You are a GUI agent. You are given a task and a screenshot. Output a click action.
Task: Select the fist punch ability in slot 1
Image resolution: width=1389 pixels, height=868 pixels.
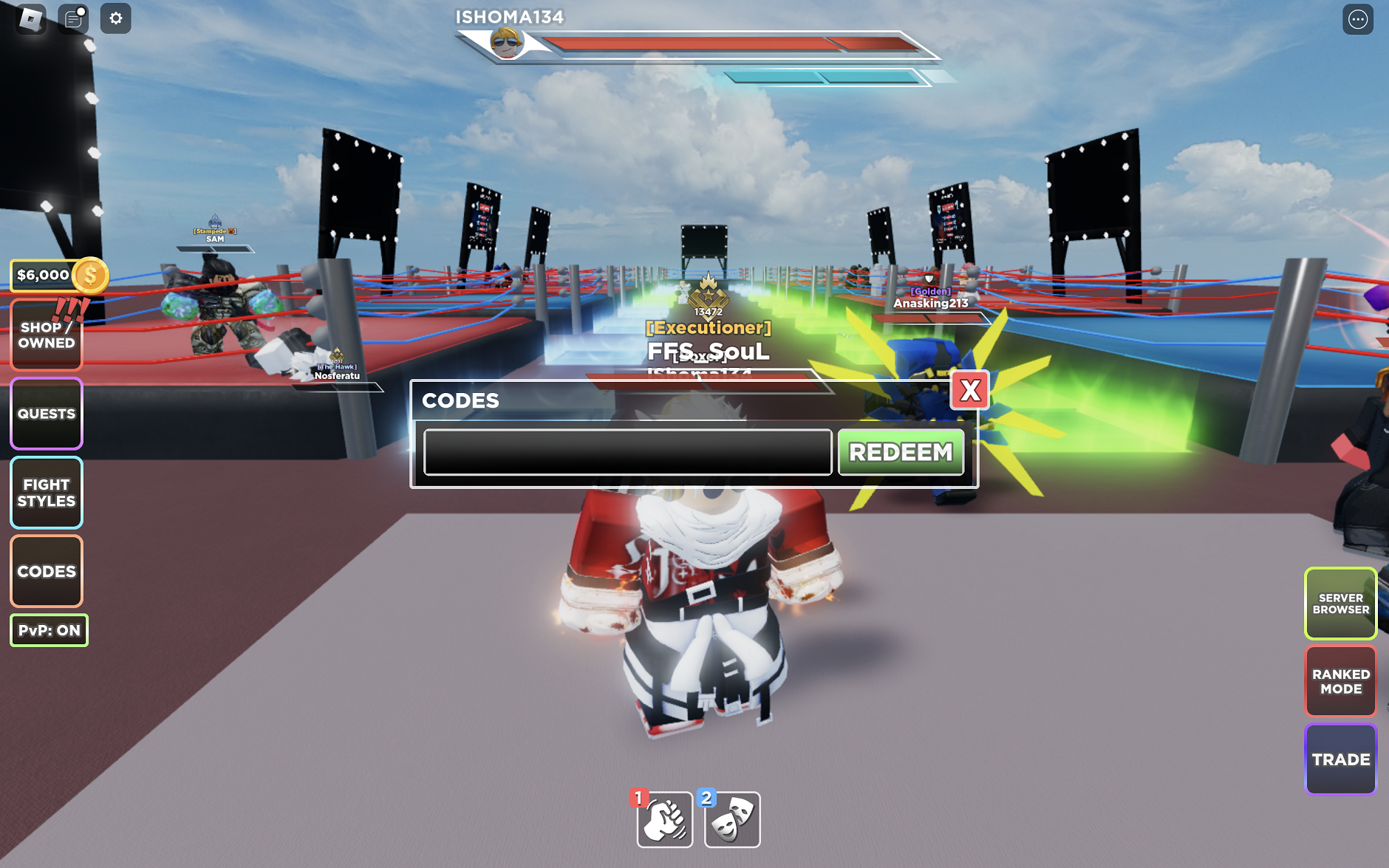click(x=664, y=819)
